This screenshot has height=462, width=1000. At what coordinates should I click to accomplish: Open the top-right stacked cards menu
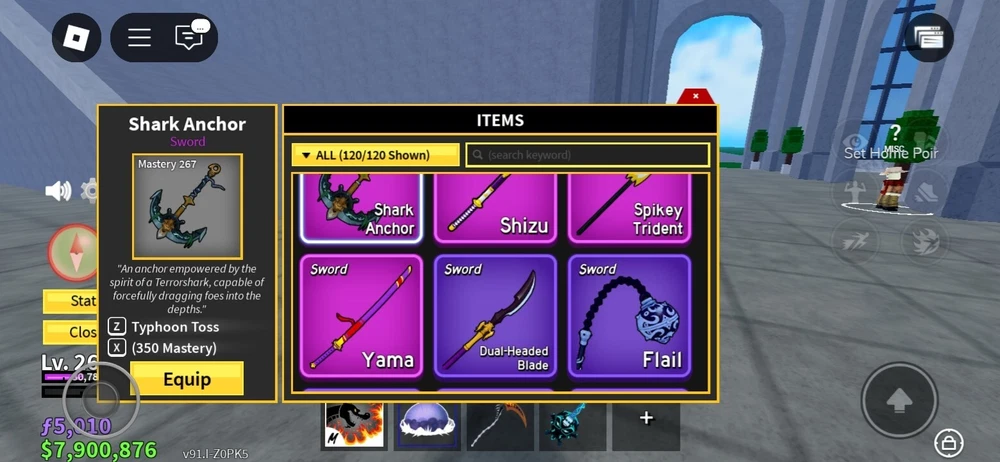click(930, 38)
